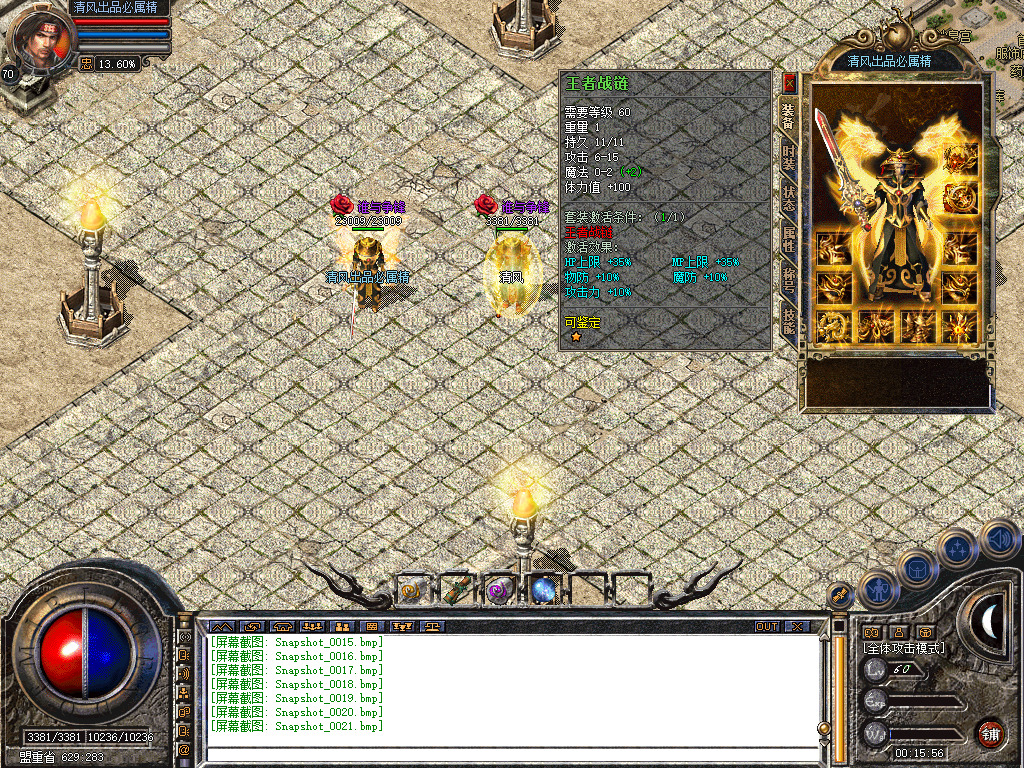Toggle the 全体攻击模式 attack mode
Image resolution: width=1024 pixels, height=768 pixels.
(904, 648)
